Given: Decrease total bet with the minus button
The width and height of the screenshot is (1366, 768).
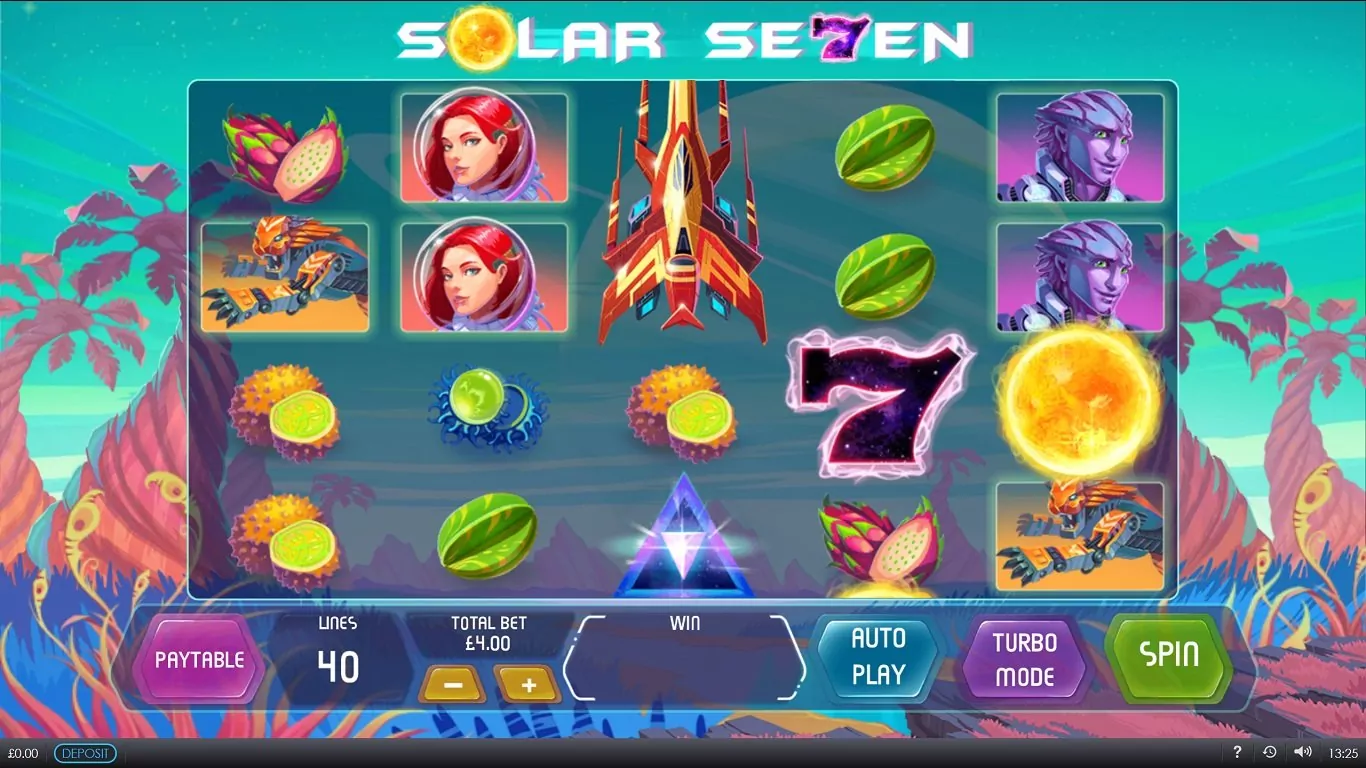Looking at the screenshot, I should click(452, 685).
